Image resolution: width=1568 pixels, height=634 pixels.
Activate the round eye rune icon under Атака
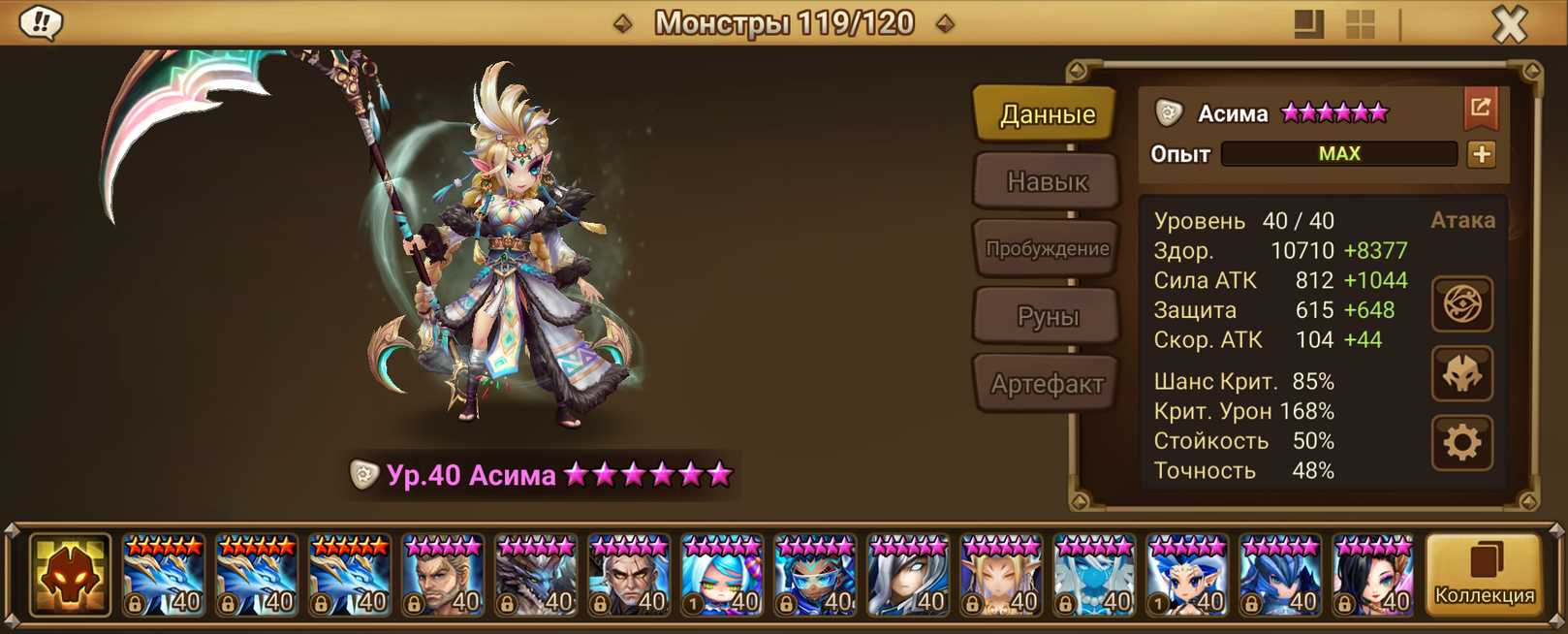1461,304
